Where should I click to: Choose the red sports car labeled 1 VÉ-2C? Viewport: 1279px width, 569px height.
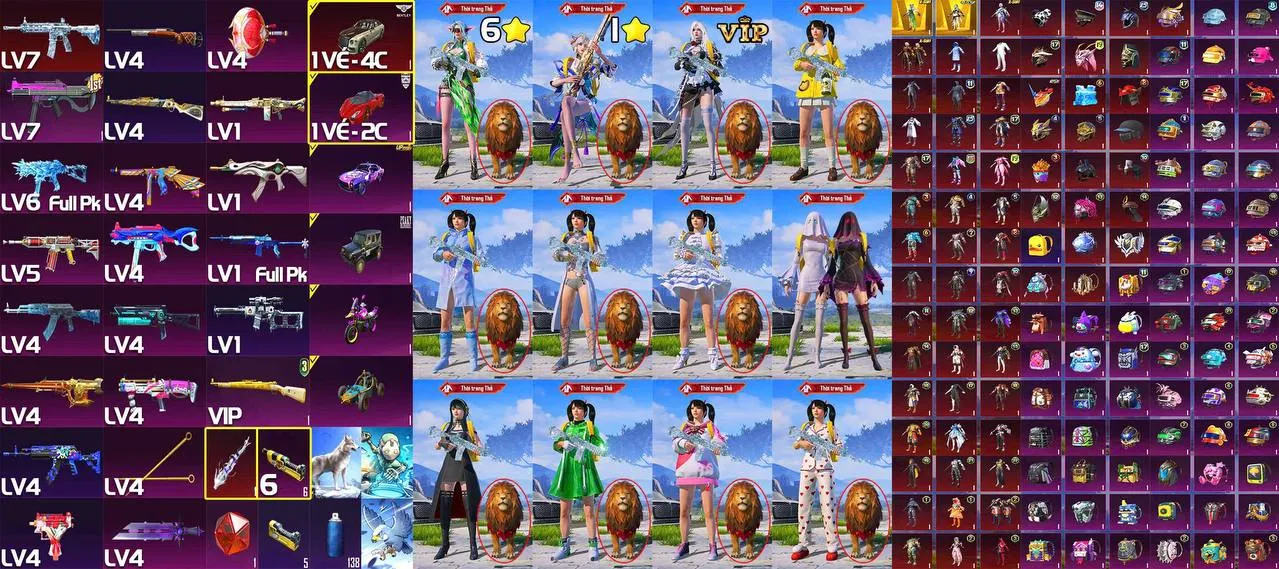pos(361,107)
